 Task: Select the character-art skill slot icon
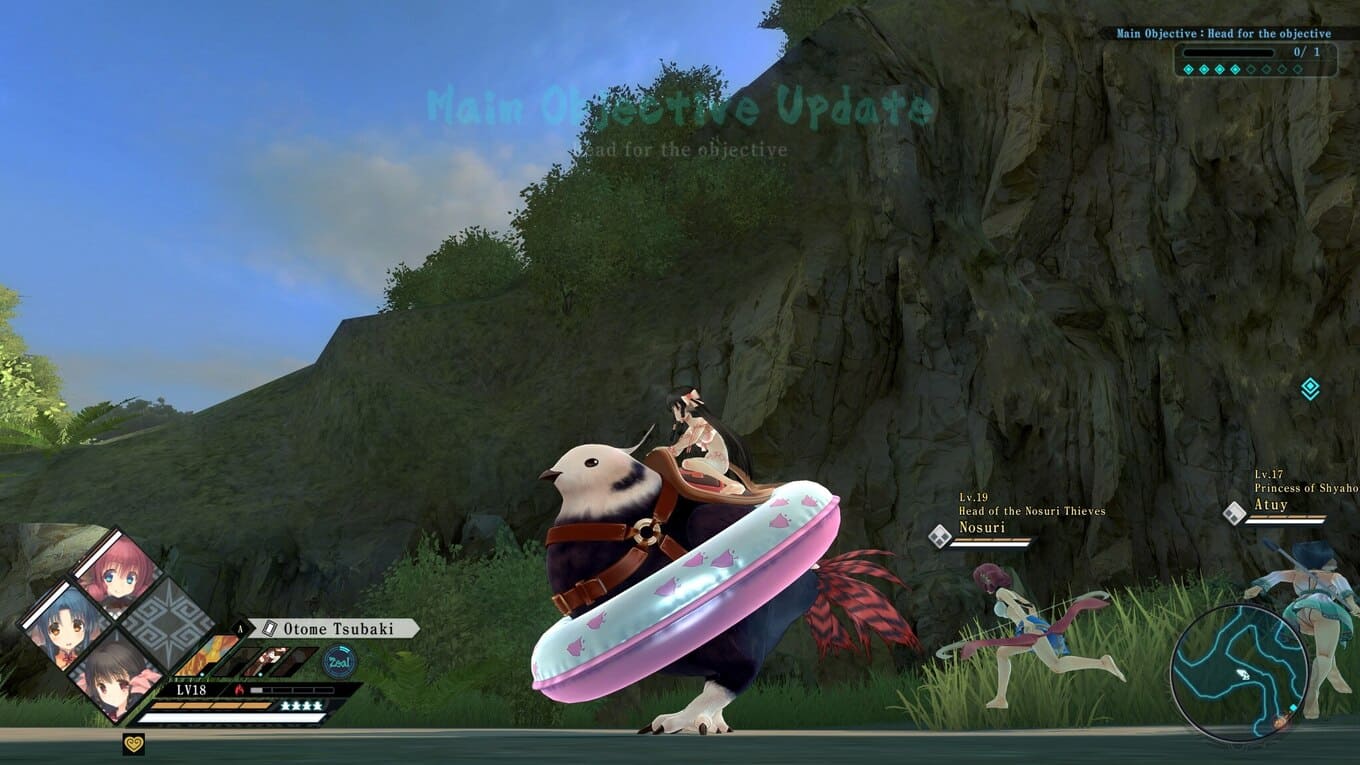point(268,661)
